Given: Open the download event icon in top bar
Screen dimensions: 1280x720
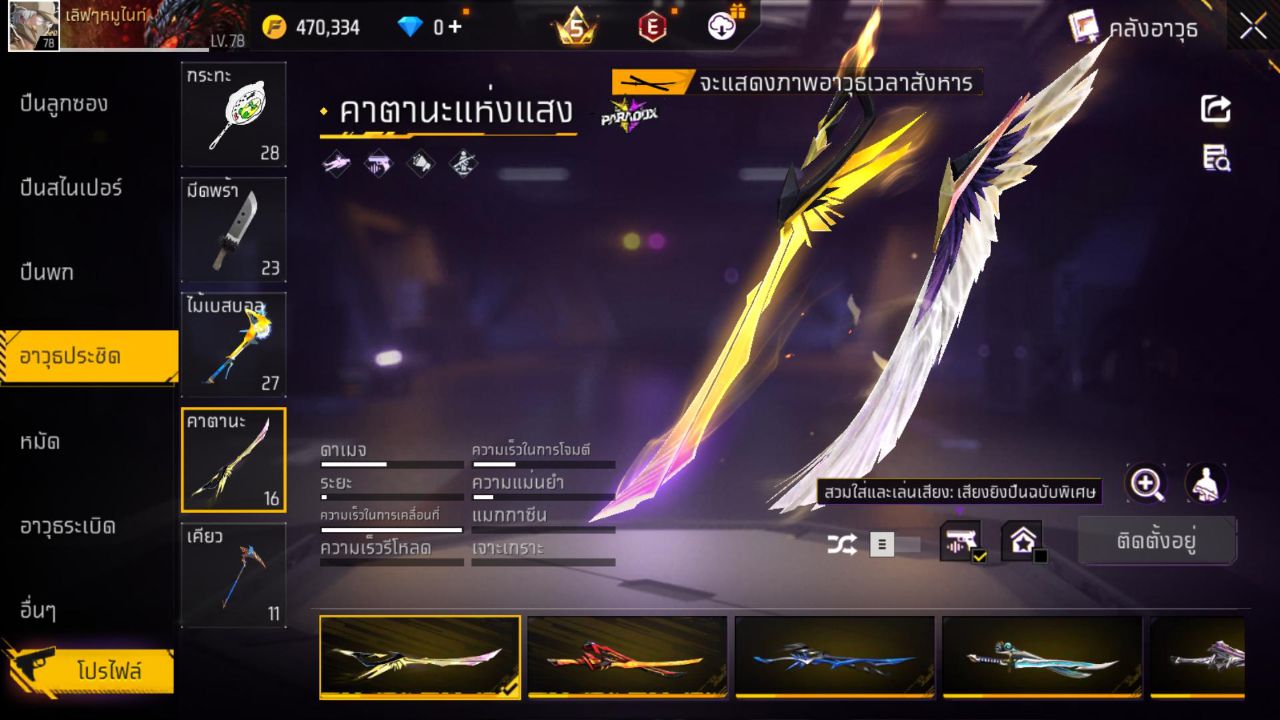Looking at the screenshot, I should pos(722,28).
